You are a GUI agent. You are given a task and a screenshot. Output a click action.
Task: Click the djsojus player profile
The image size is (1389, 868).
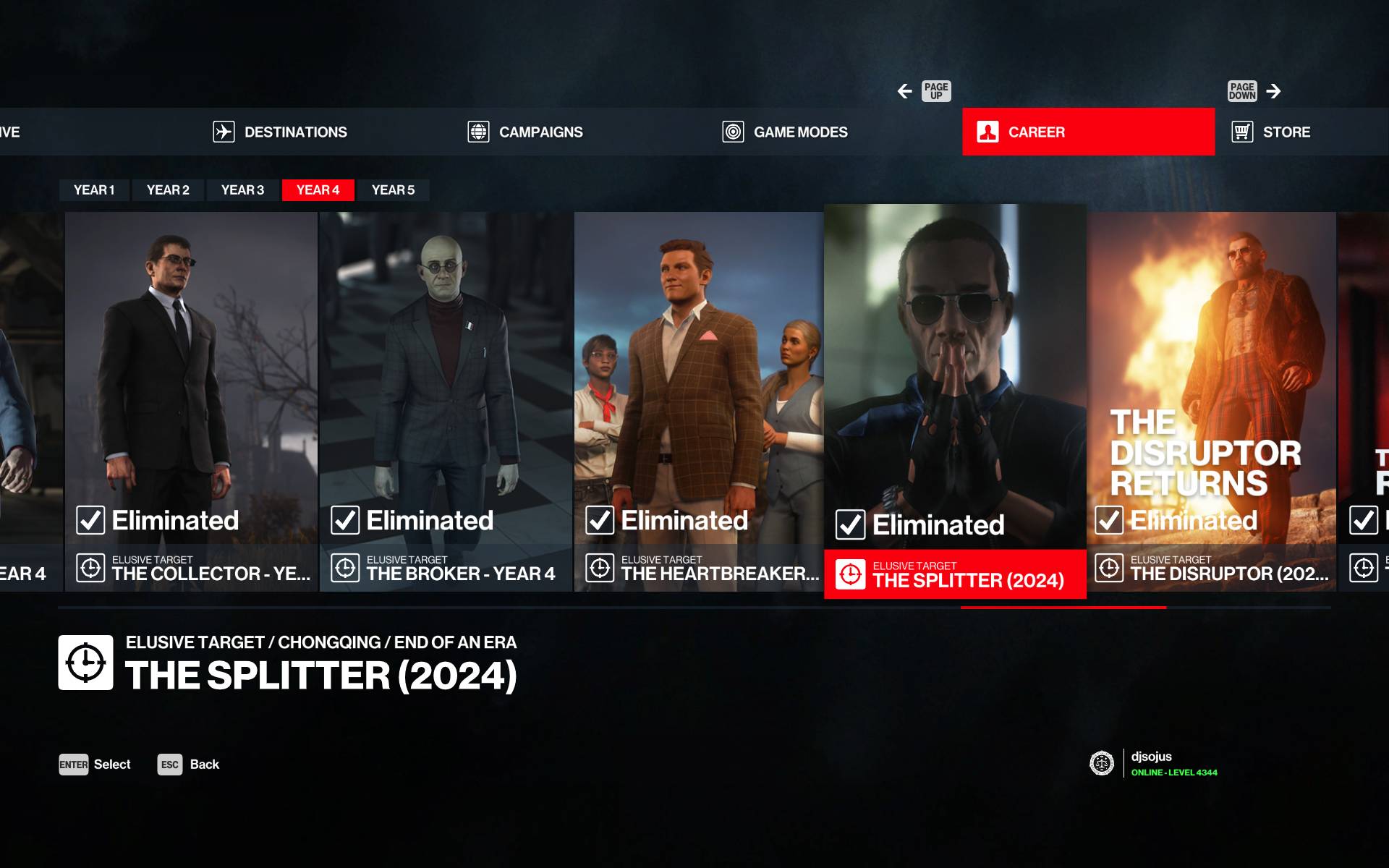(x=1152, y=763)
